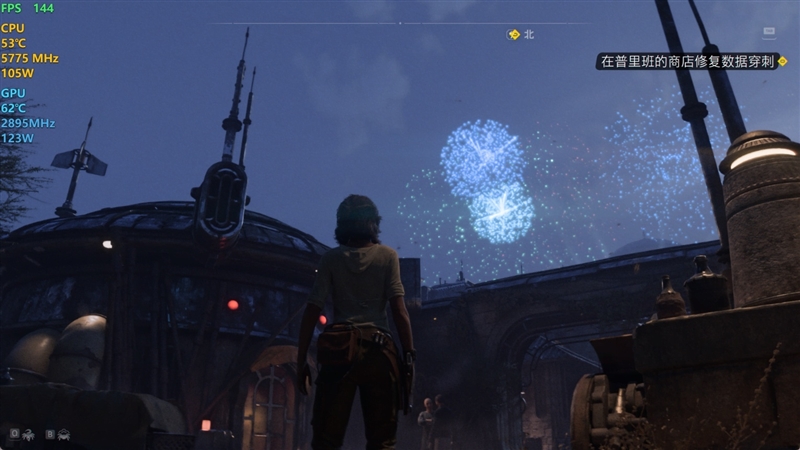The height and width of the screenshot is (450, 800).
Task: Activate the Nix companion icon with raised tail
Action: point(28,434)
